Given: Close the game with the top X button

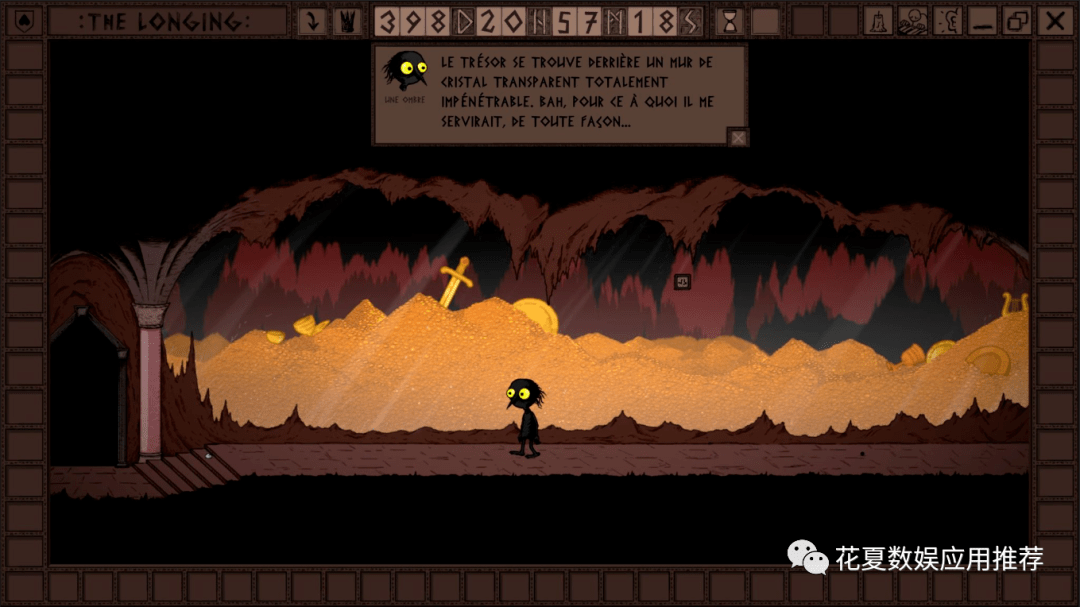Looking at the screenshot, I should [x=1053, y=21].
